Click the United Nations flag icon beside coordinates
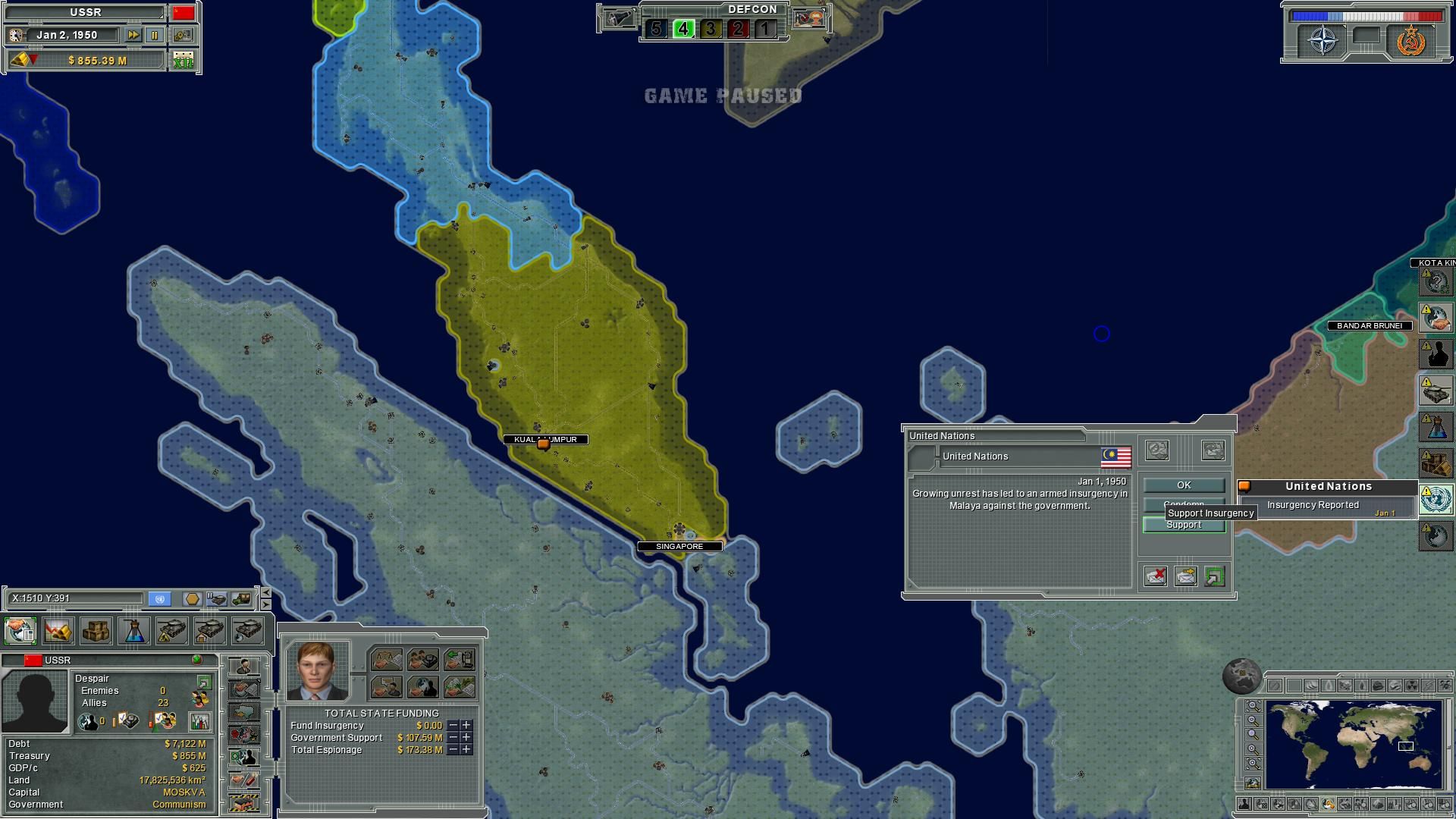This screenshot has width=1456, height=819. (159, 598)
